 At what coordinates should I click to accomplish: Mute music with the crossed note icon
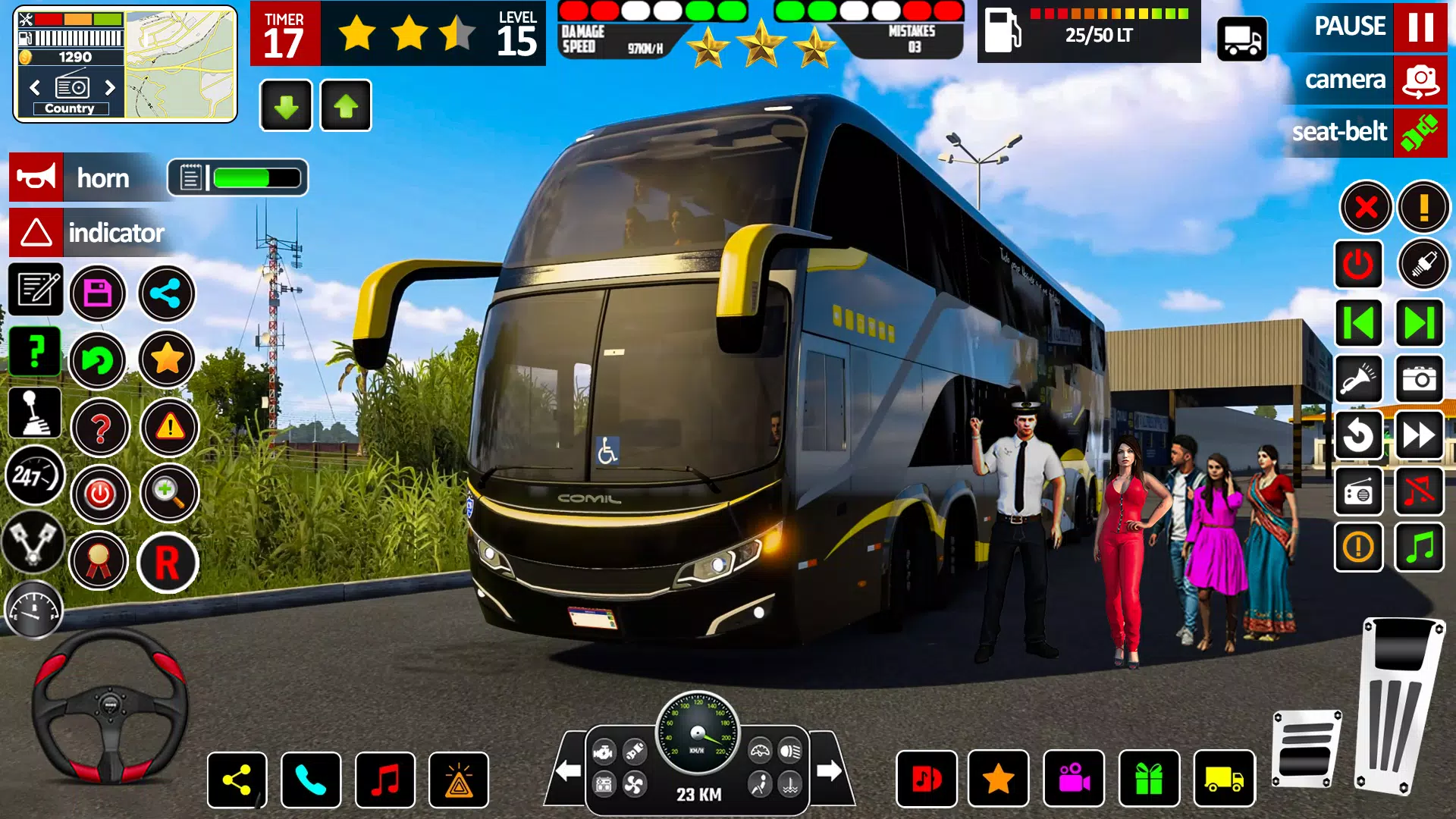coord(1419,492)
